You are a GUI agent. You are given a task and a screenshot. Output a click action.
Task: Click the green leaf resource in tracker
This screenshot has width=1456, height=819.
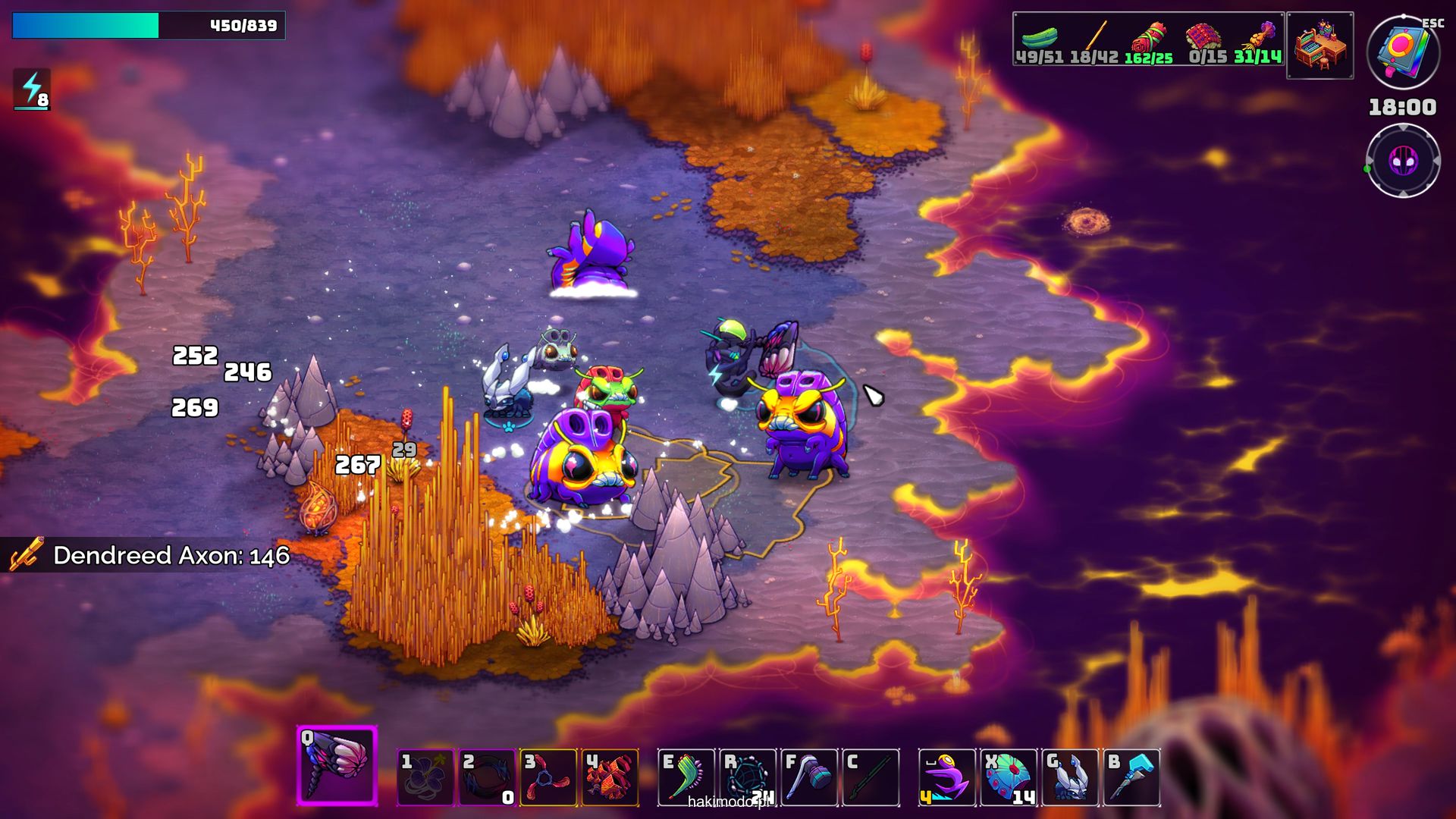(x=1039, y=38)
